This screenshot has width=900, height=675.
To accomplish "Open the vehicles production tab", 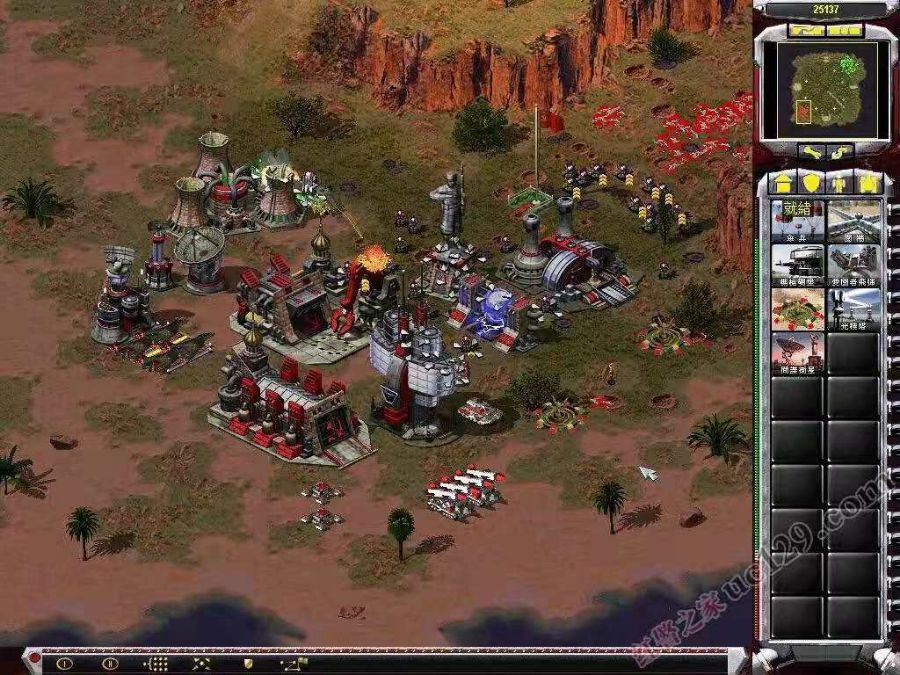I will click(869, 183).
